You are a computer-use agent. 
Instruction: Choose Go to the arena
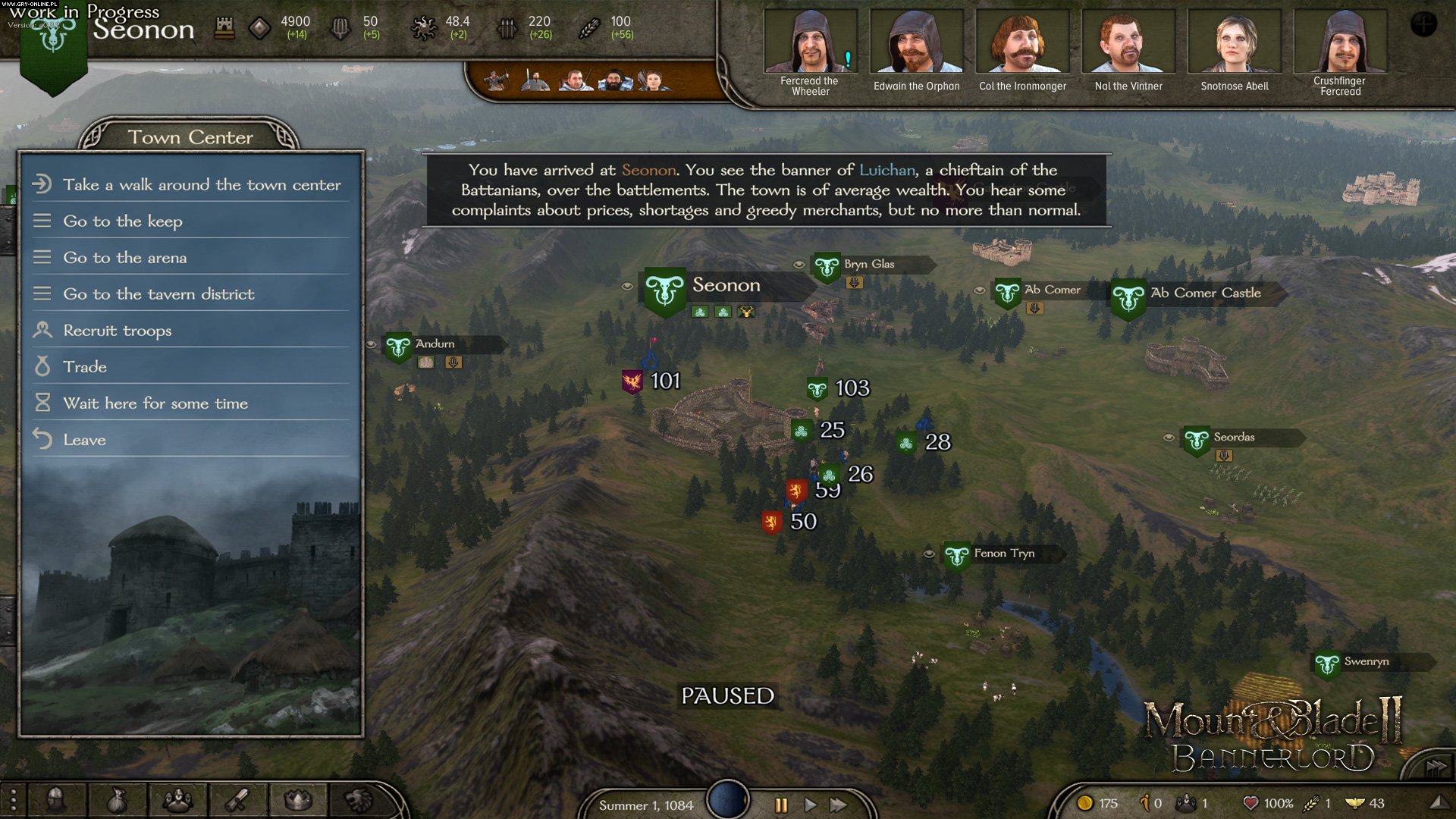pyautogui.click(x=124, y=257)
